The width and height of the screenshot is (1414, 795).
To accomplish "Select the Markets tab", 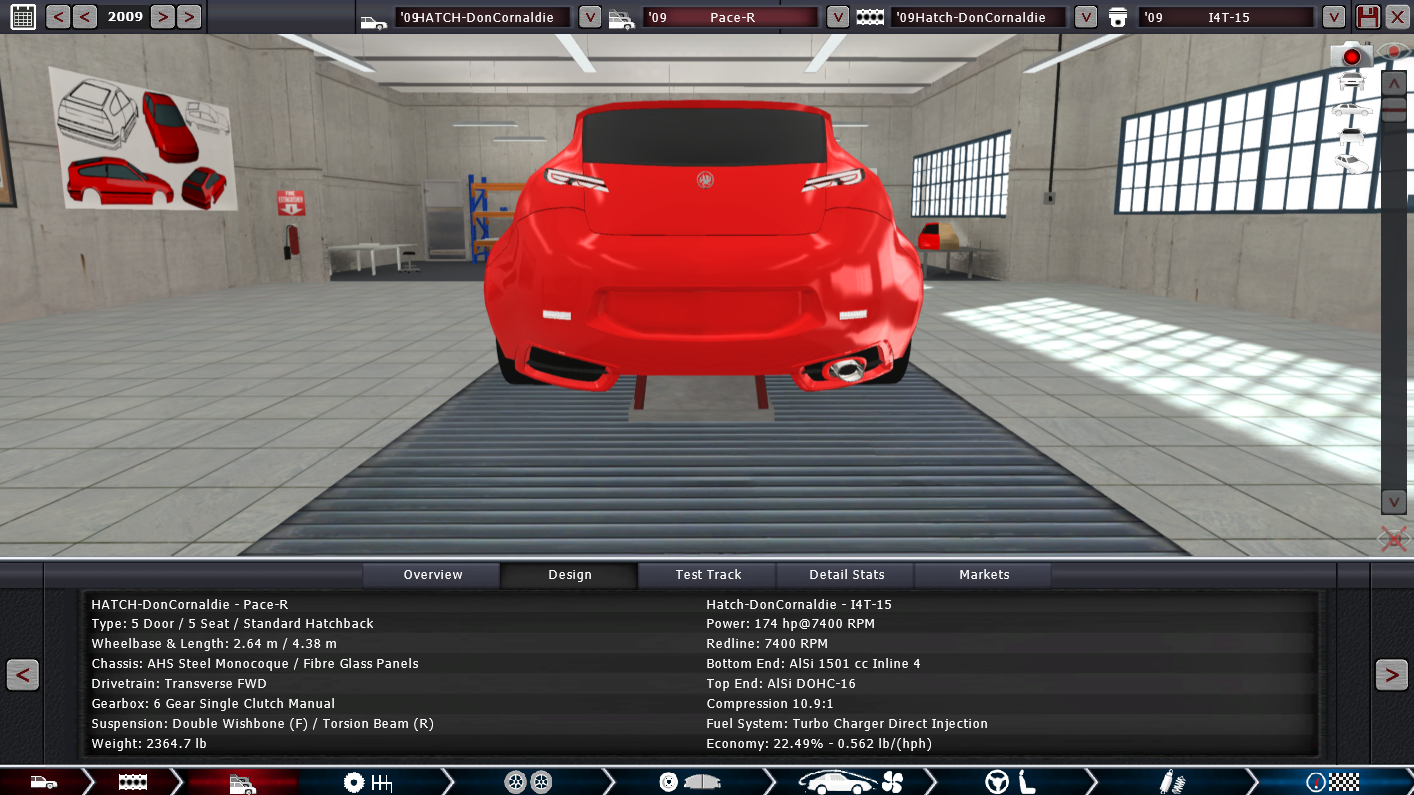I will [984, 575].
